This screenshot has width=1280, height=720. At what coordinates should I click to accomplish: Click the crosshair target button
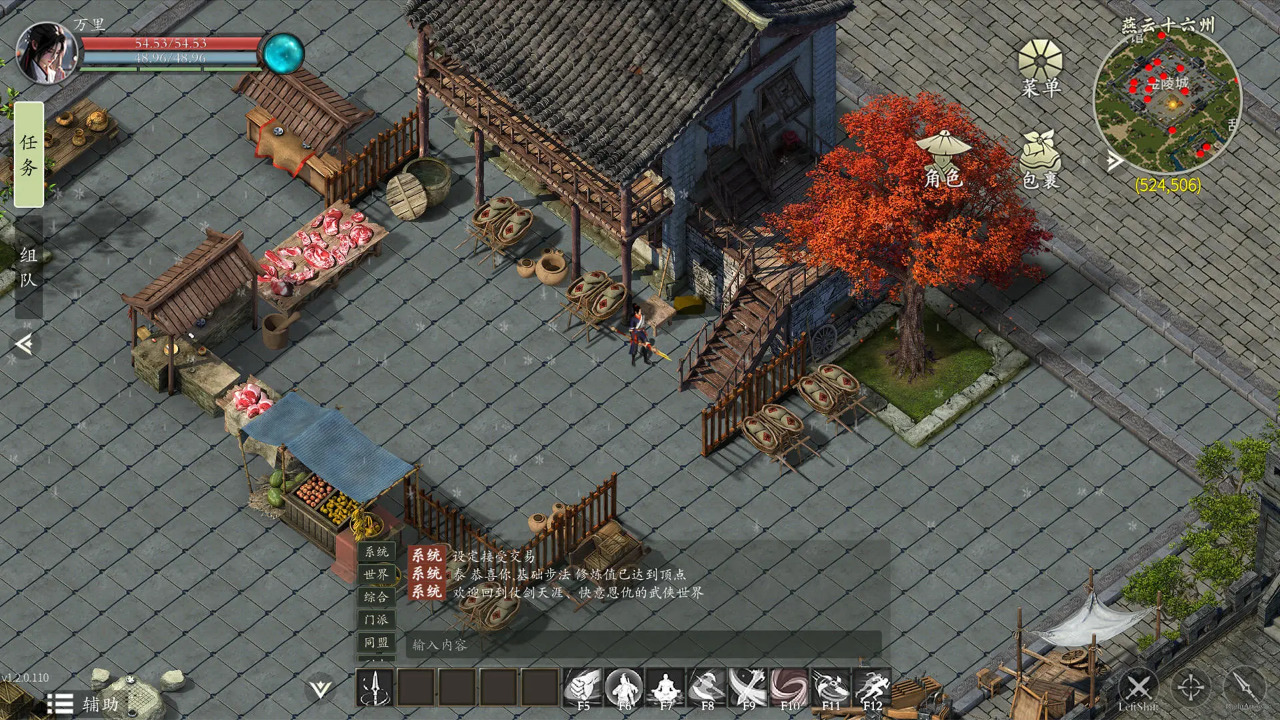(x=1190, y=687)
